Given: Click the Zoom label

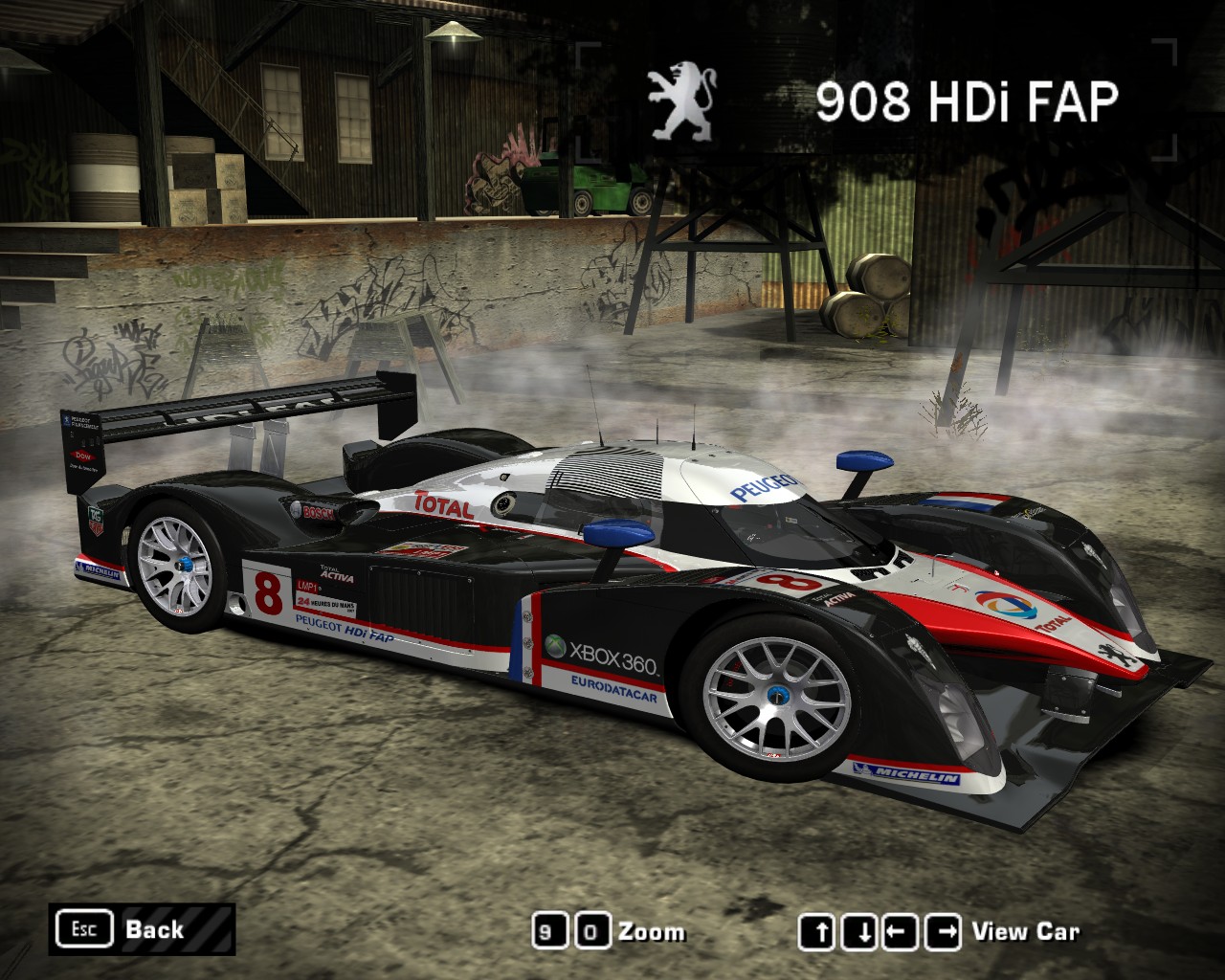Looking at the screenshot, I should (651, 931).
